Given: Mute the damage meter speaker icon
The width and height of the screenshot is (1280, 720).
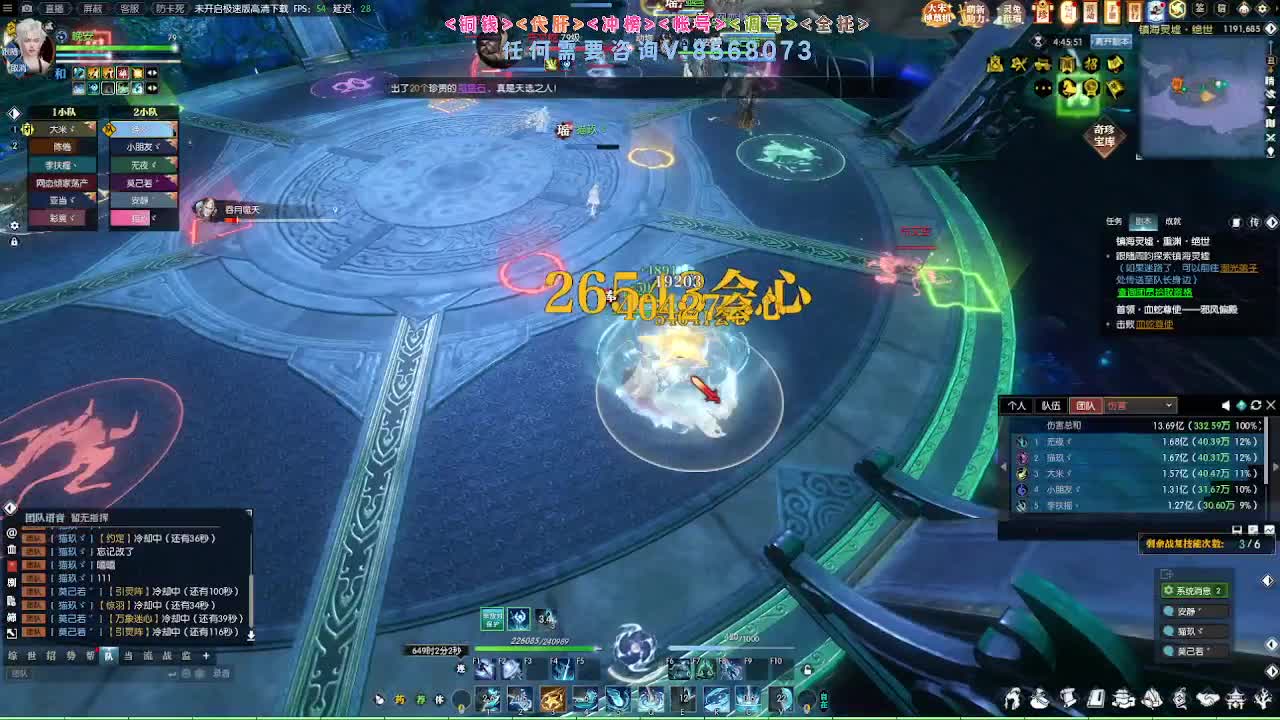Looking at the screenshot, I should point(1224,404).
